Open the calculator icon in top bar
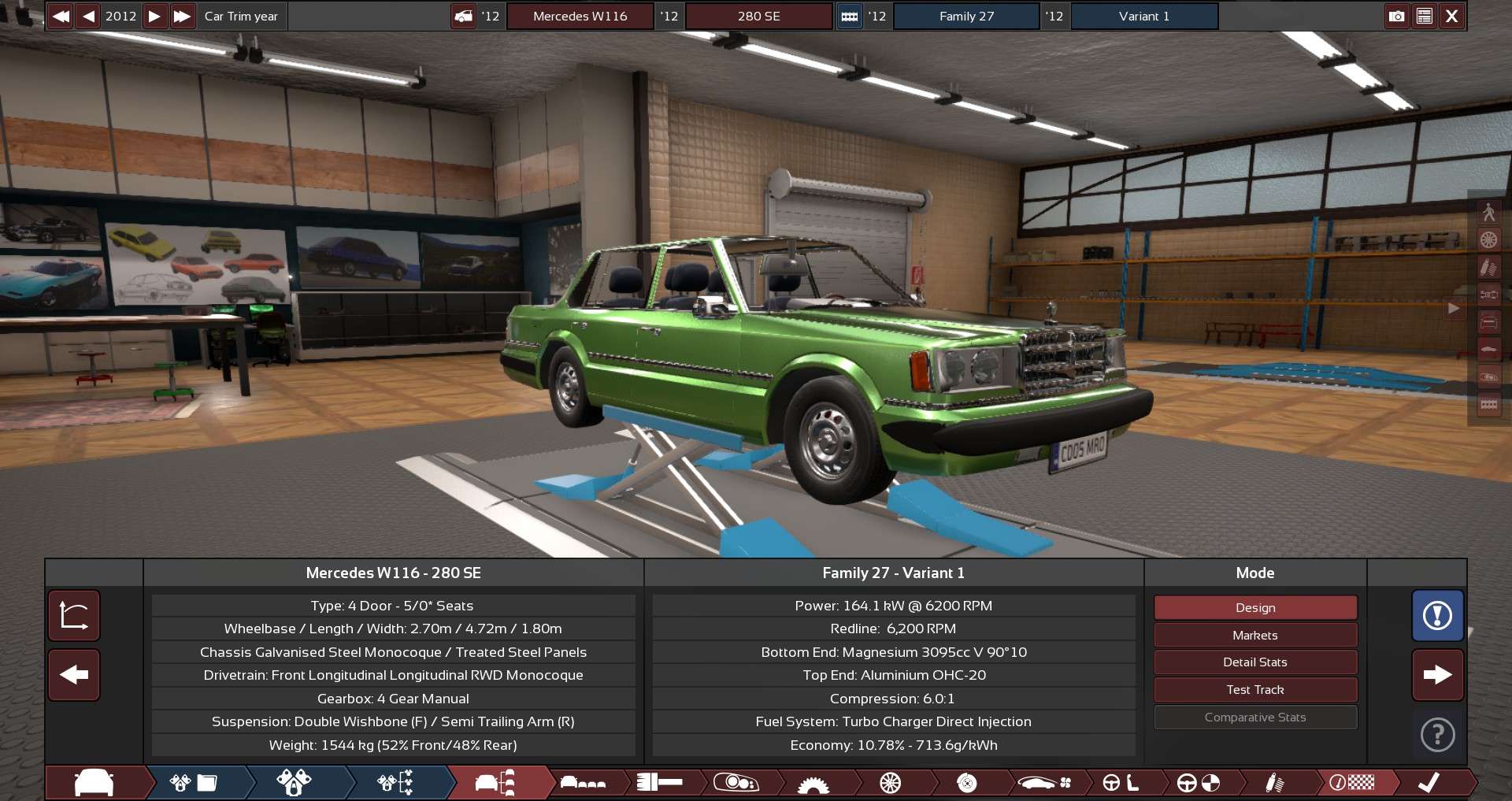Screen dimensions: 1512x801 1424,16
